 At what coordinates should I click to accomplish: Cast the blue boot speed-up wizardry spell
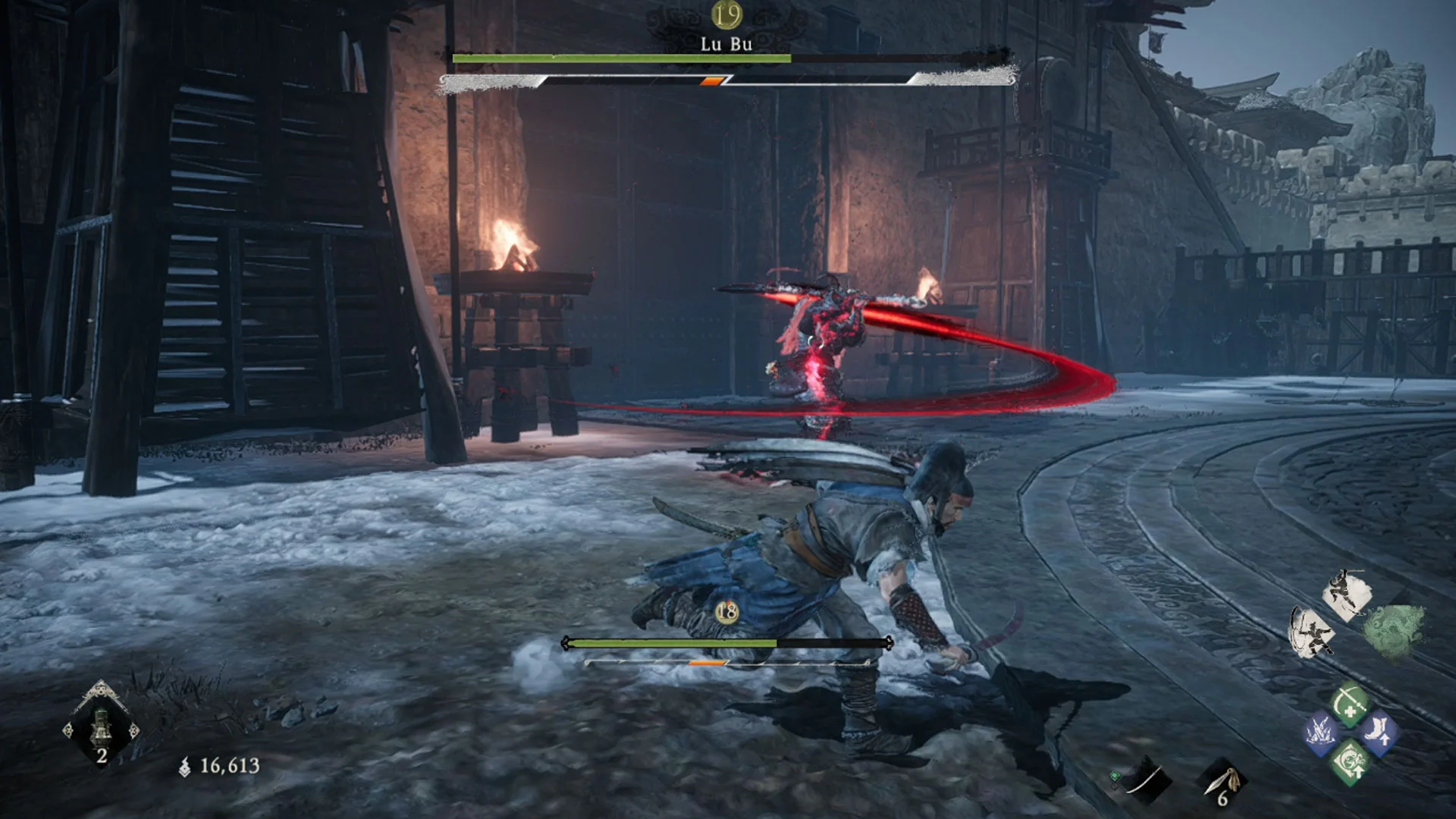[x=1379, y=733]
